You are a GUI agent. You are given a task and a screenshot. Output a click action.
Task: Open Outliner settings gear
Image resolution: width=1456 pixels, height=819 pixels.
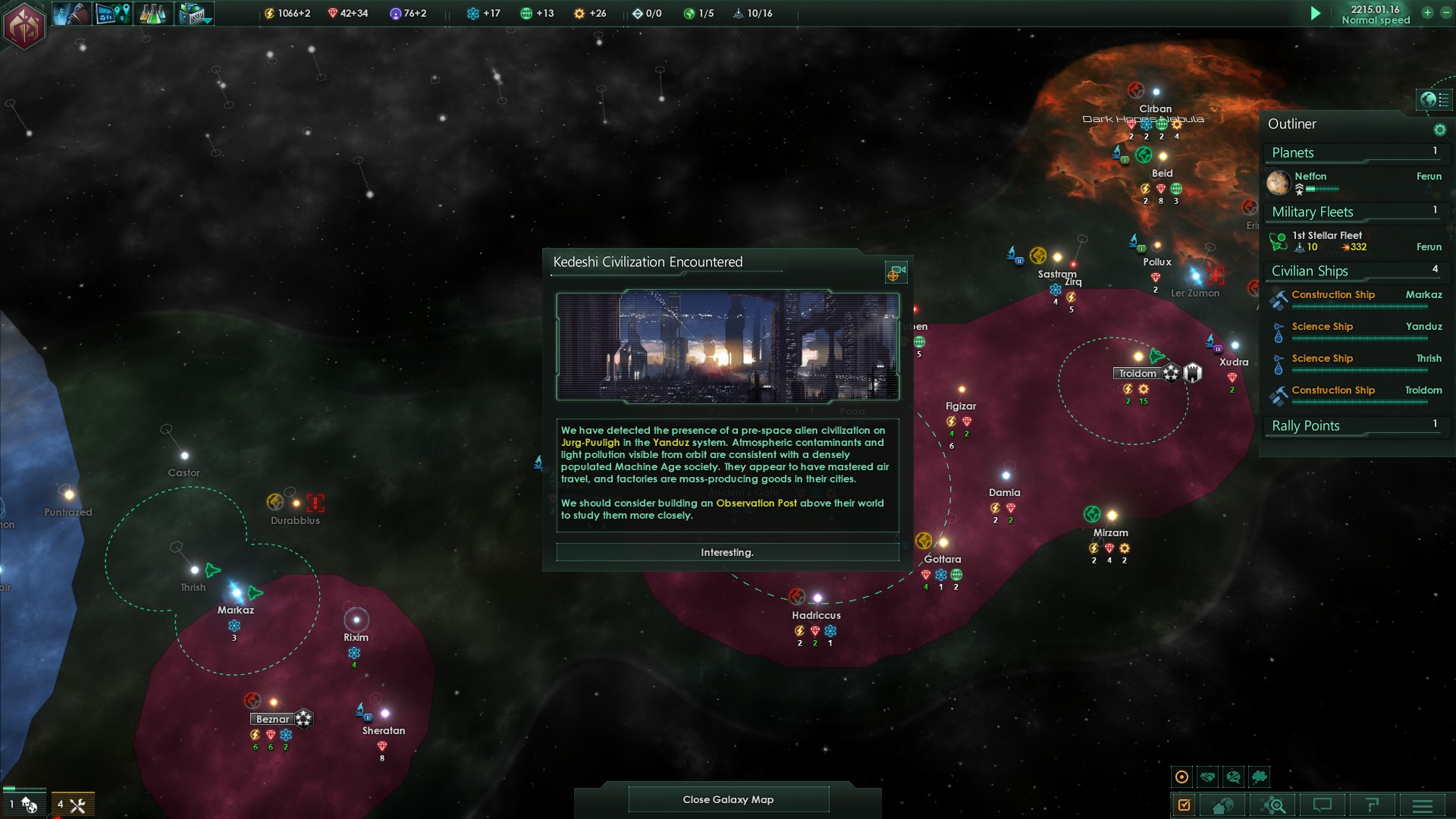[1439, 130]
